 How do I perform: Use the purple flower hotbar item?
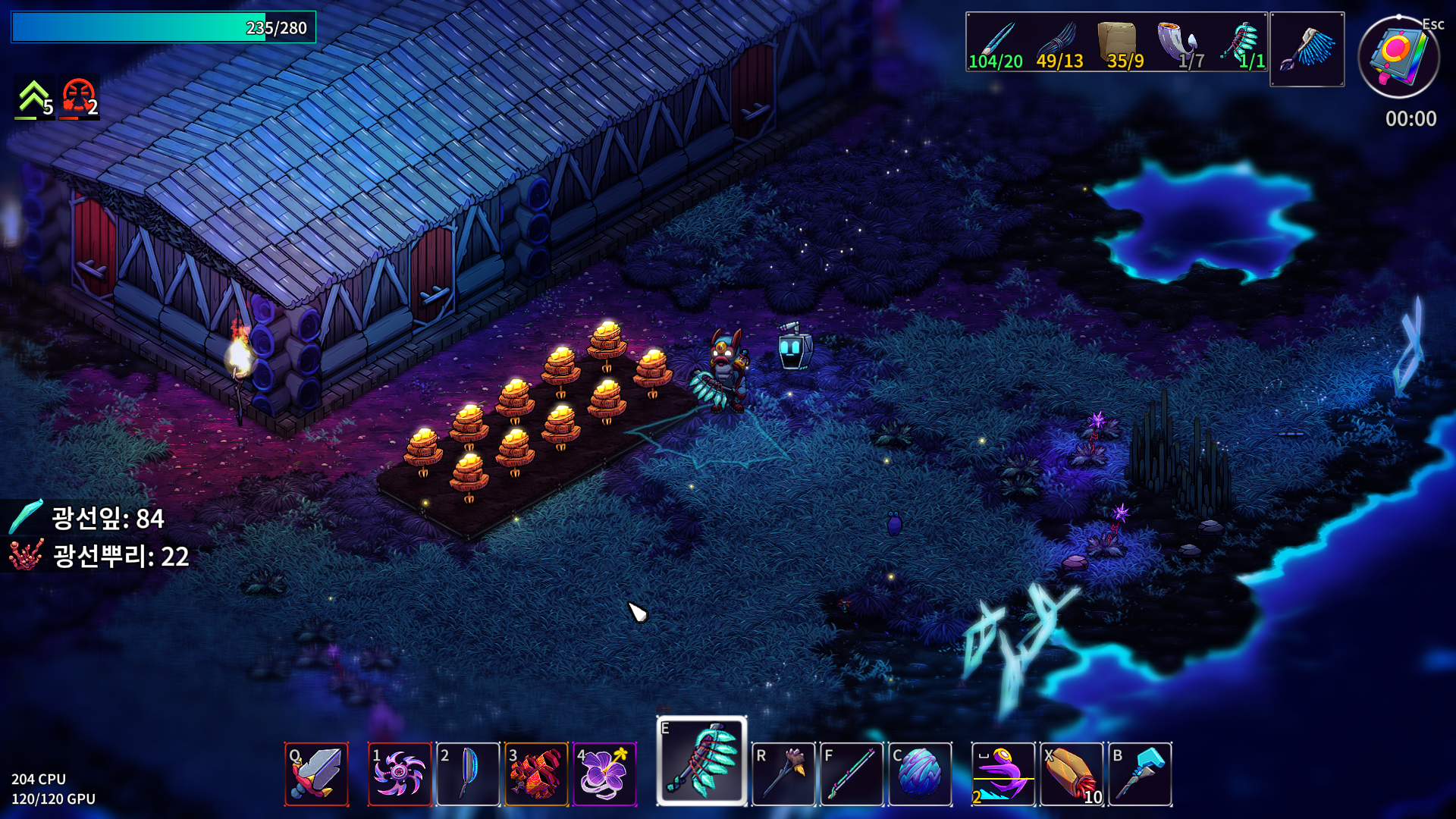coord(604,773)
